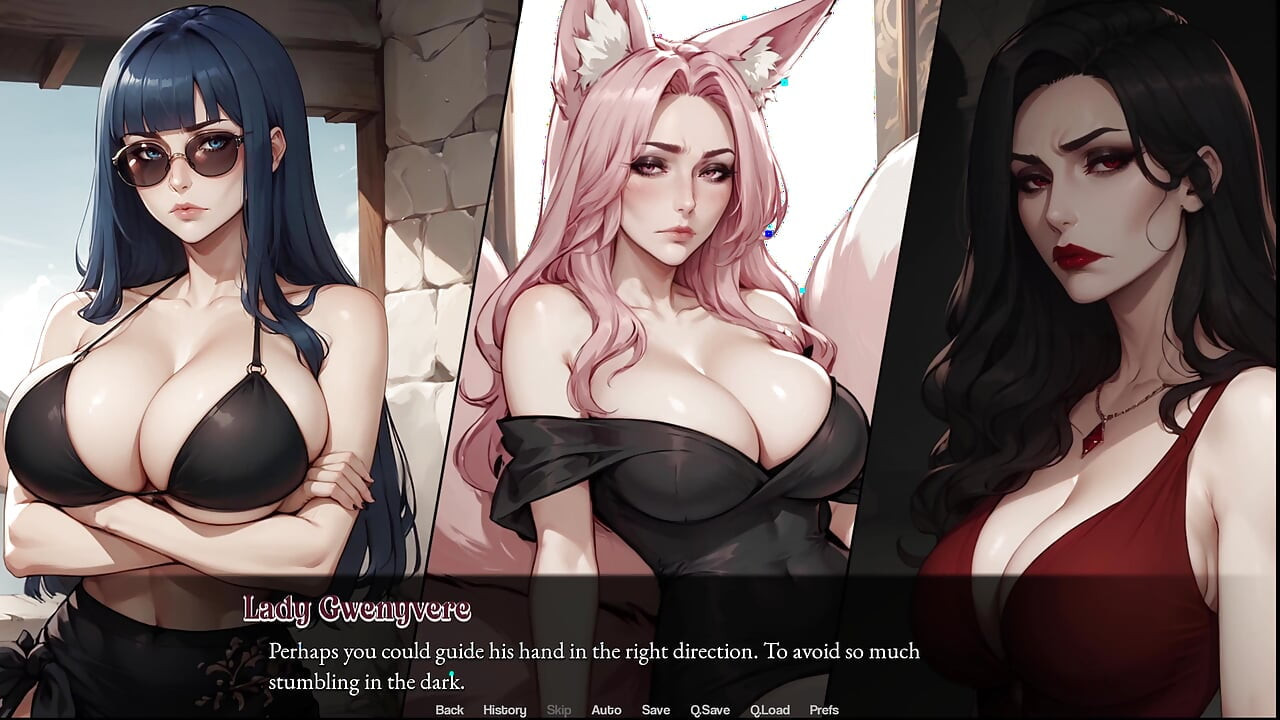Open the Save screen

coord(655,709)
